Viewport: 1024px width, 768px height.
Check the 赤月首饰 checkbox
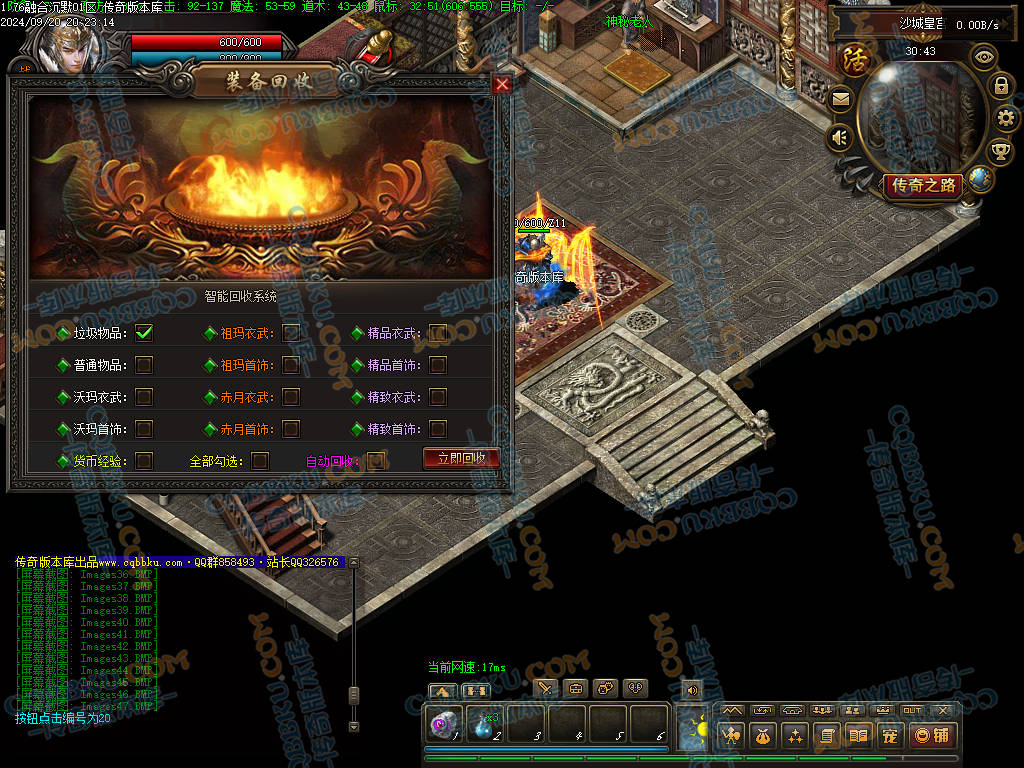(291, 429)
